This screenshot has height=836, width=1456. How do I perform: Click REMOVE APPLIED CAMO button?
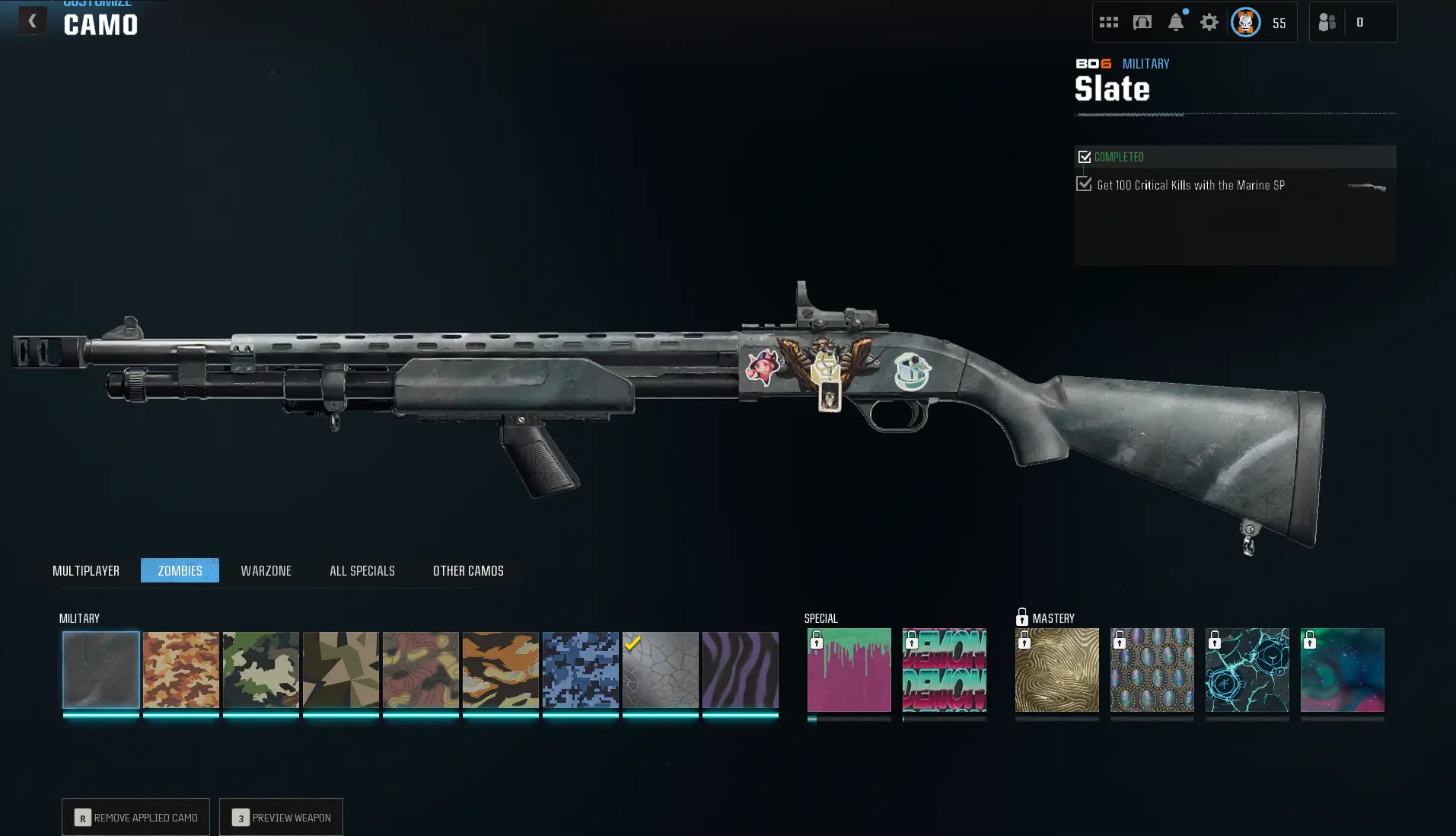(135, 817)
